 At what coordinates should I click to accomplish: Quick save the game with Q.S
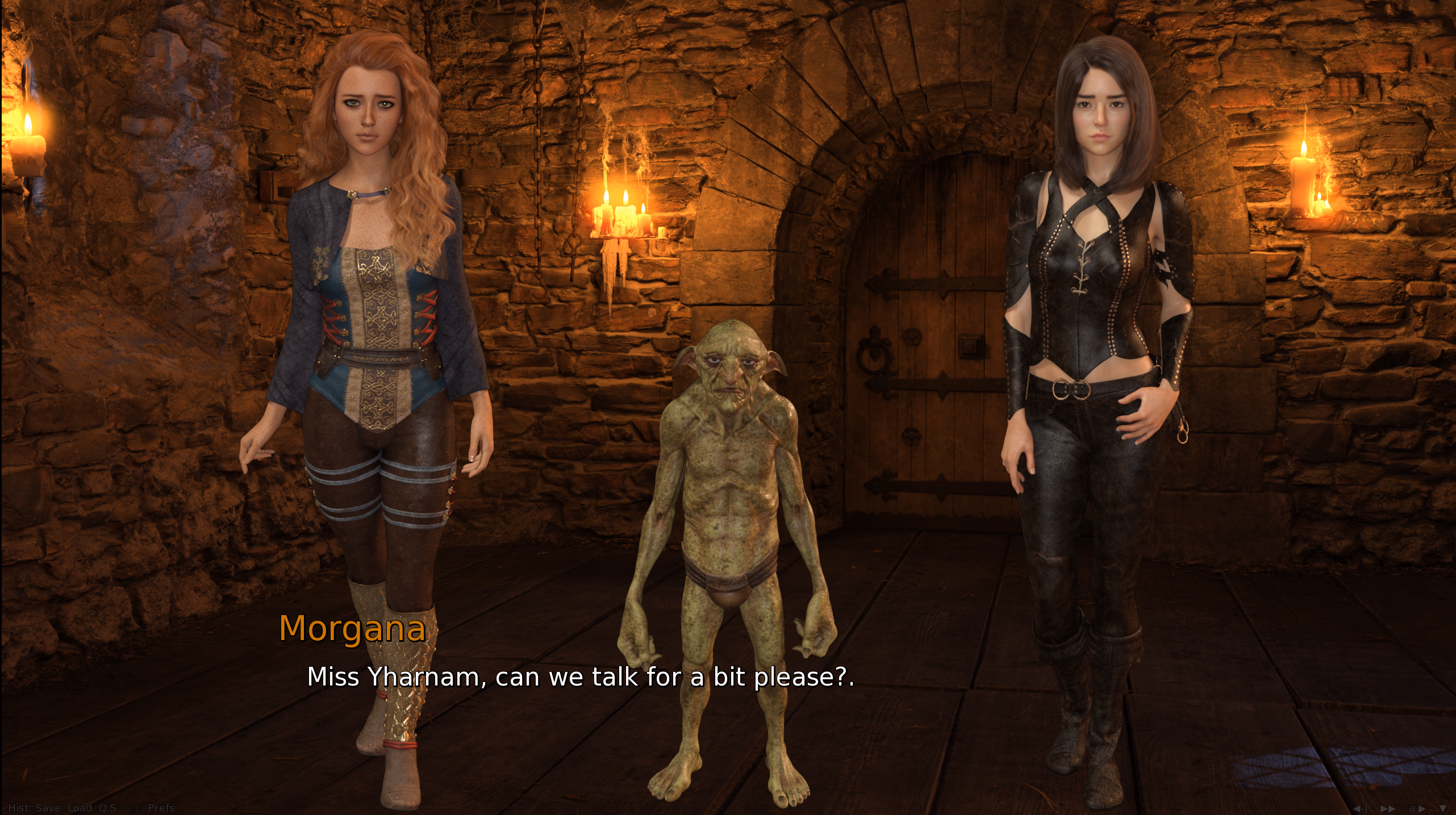pos(110,809)
